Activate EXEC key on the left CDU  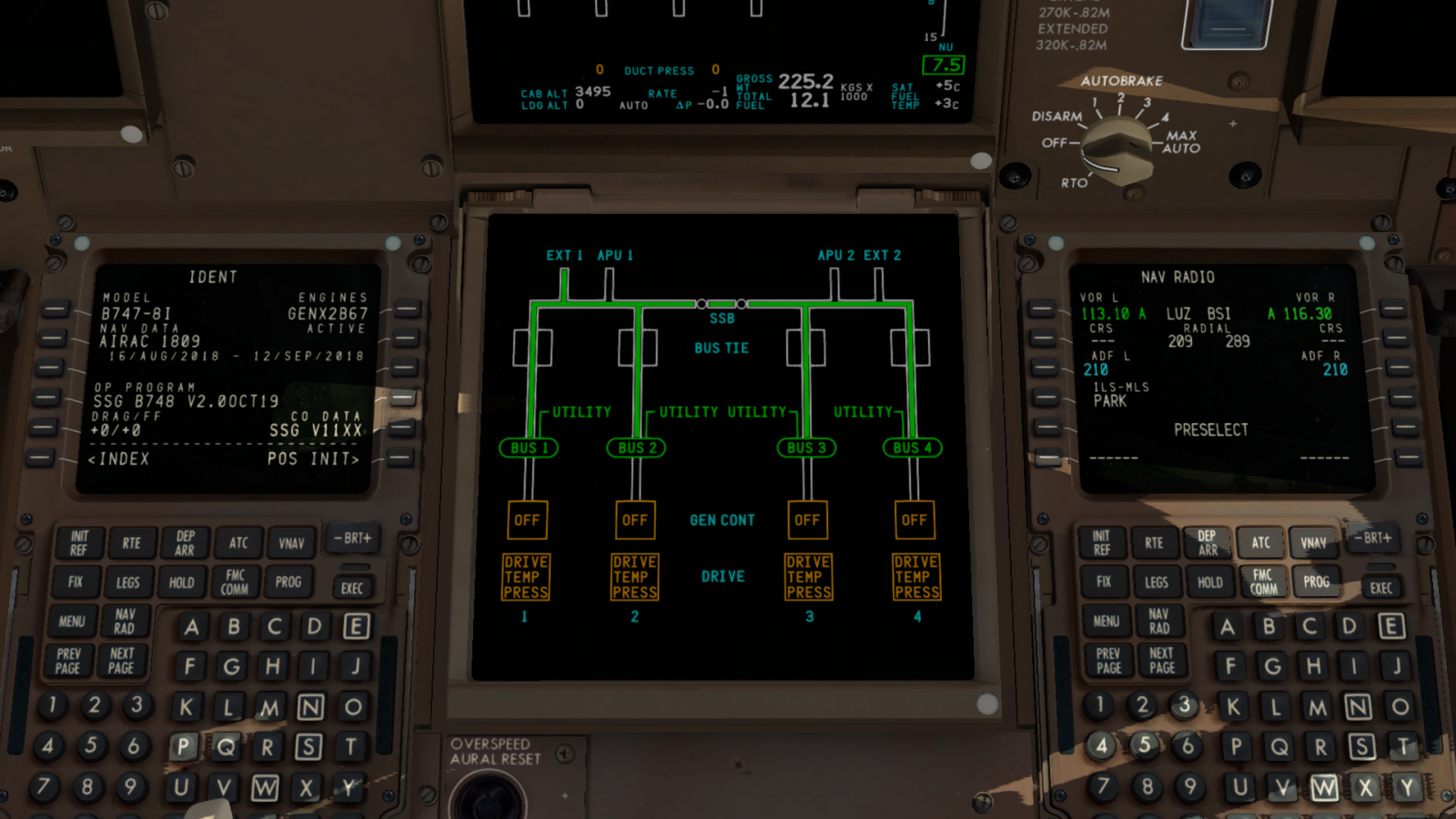tap(352, 588)
